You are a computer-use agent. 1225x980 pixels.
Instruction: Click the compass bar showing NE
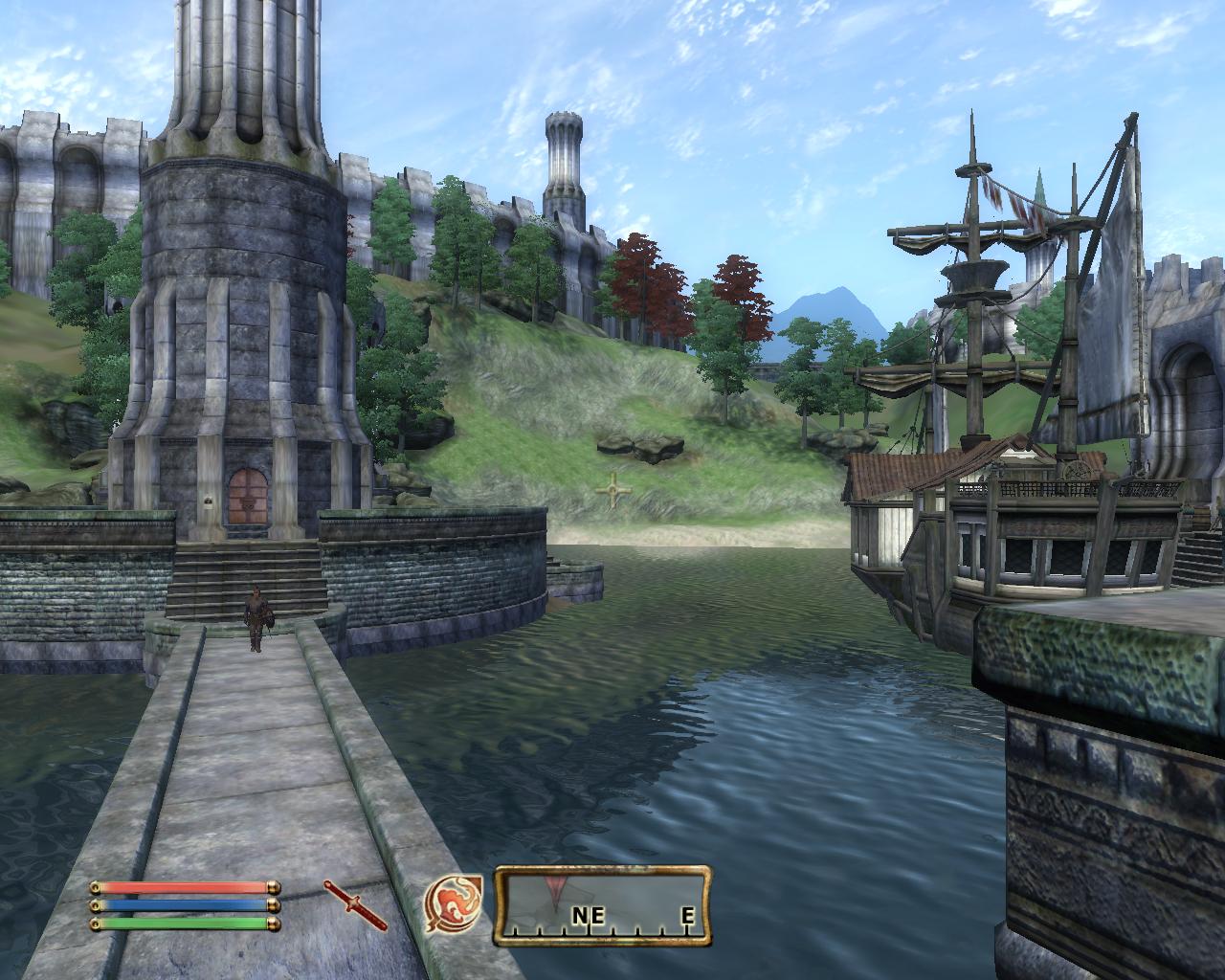(603, 904)
